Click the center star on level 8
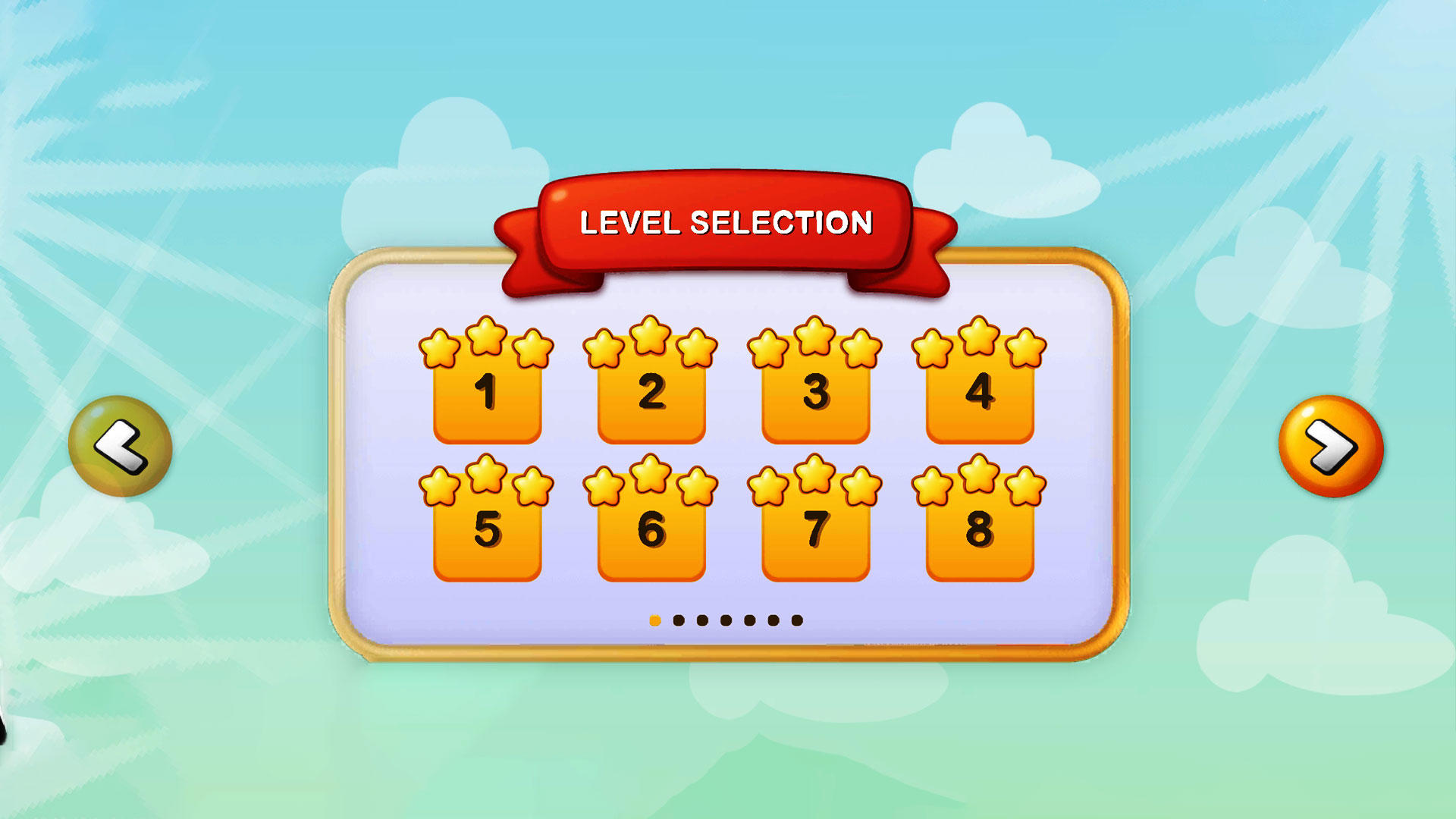 pos(978,474)
